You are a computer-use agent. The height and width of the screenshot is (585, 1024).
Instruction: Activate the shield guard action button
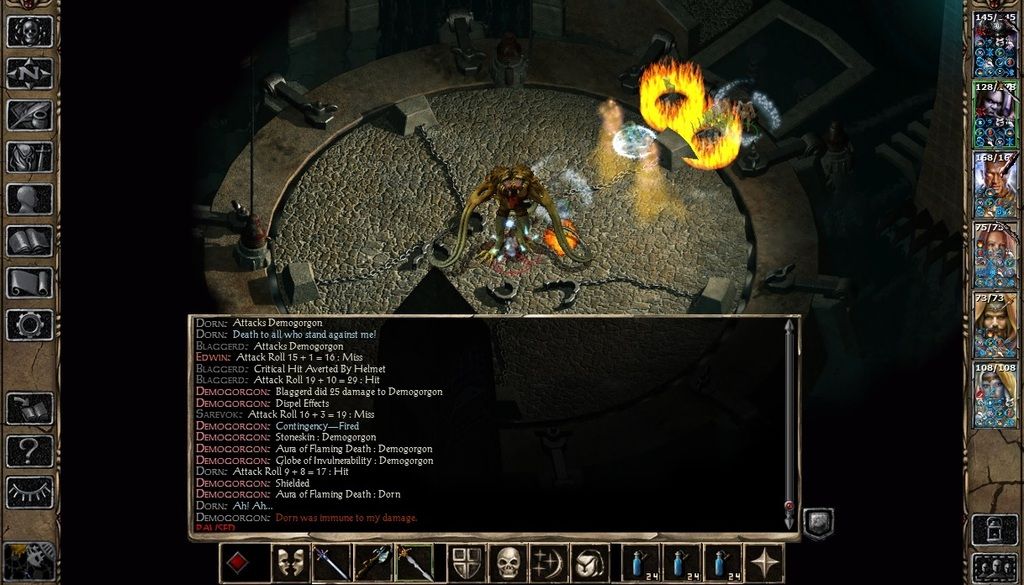(x=467, y=563)
